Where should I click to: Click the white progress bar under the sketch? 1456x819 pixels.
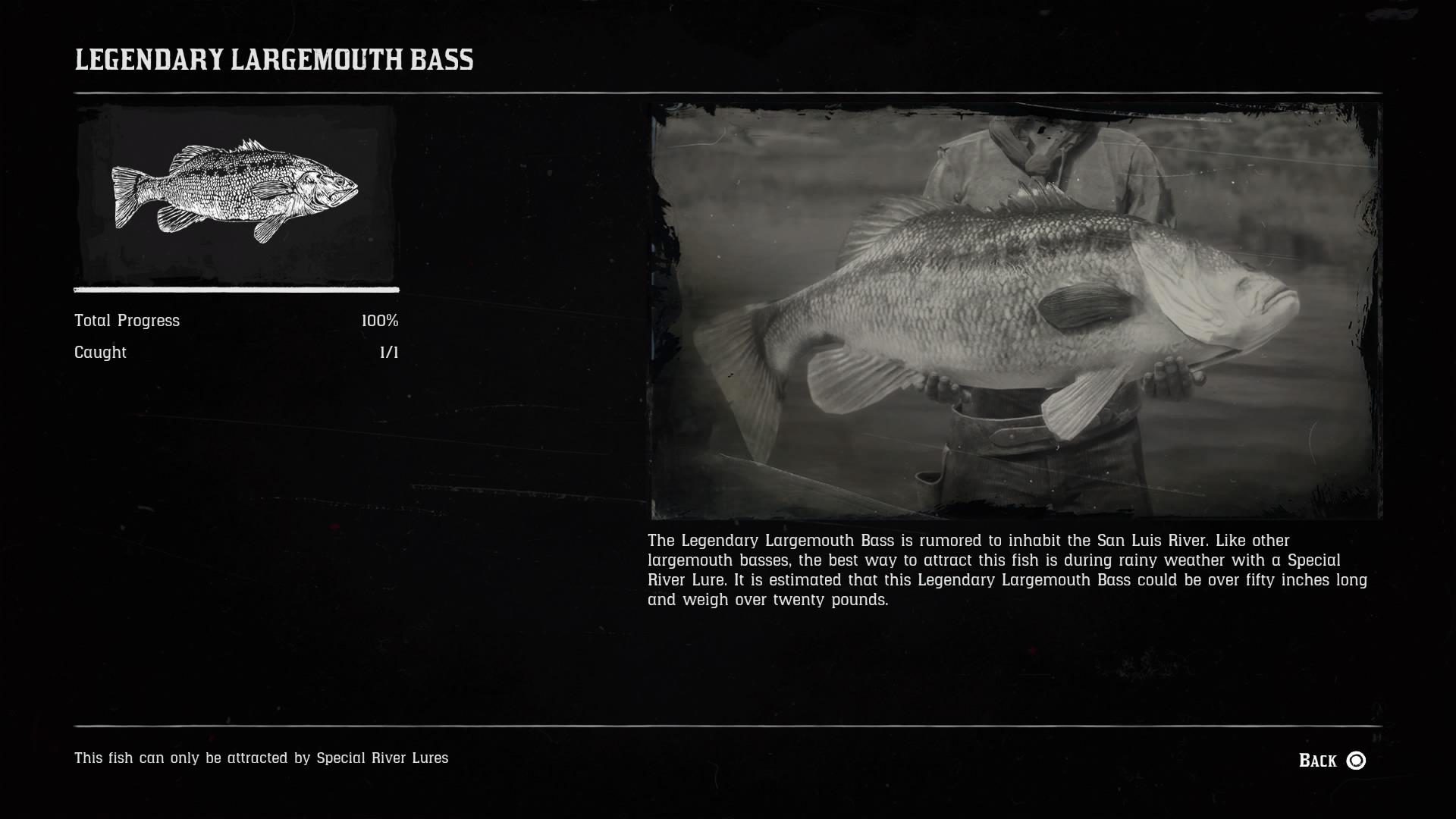235,290
